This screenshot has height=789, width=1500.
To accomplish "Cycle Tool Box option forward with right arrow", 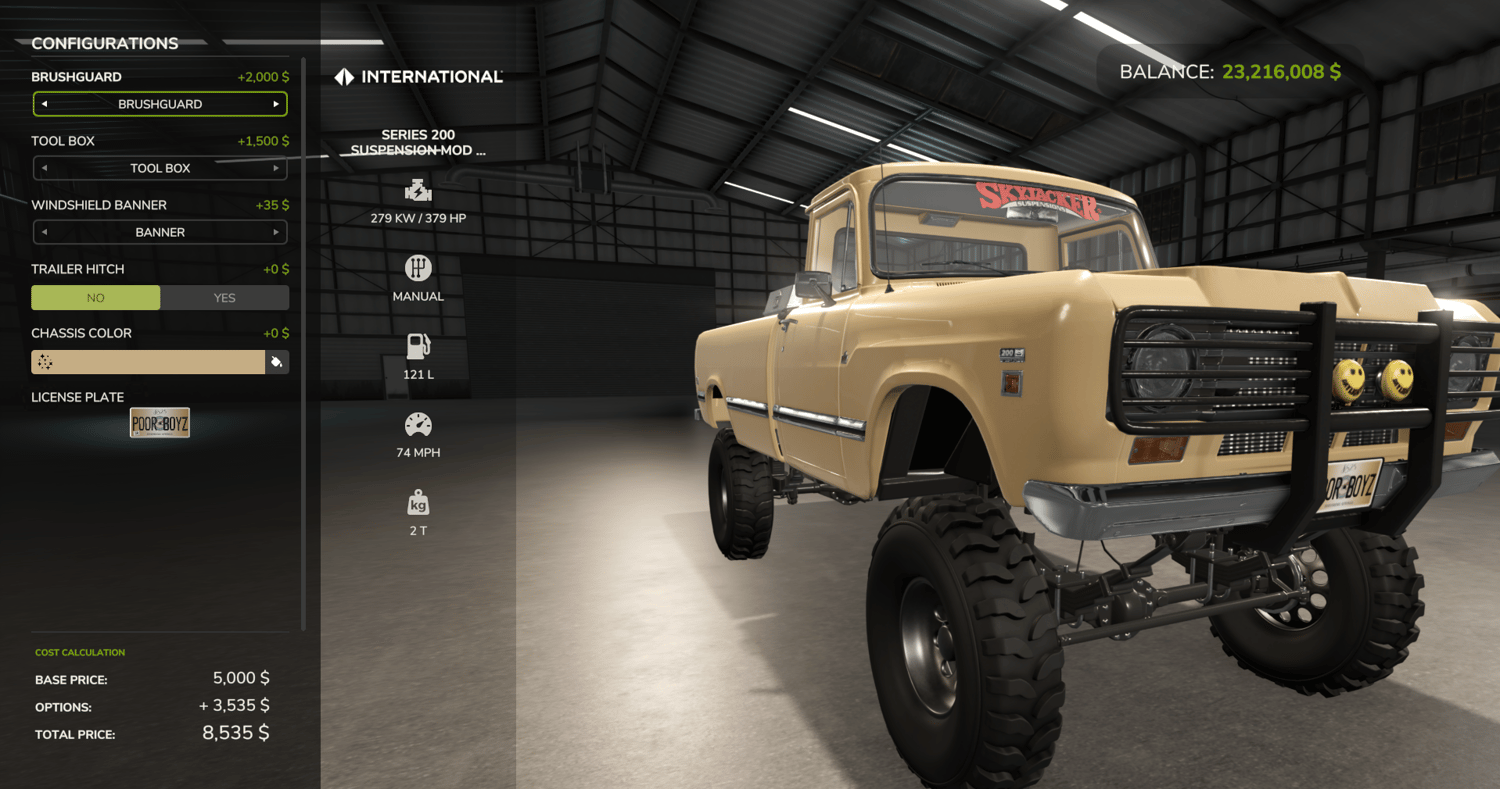I will coord(276,168).
